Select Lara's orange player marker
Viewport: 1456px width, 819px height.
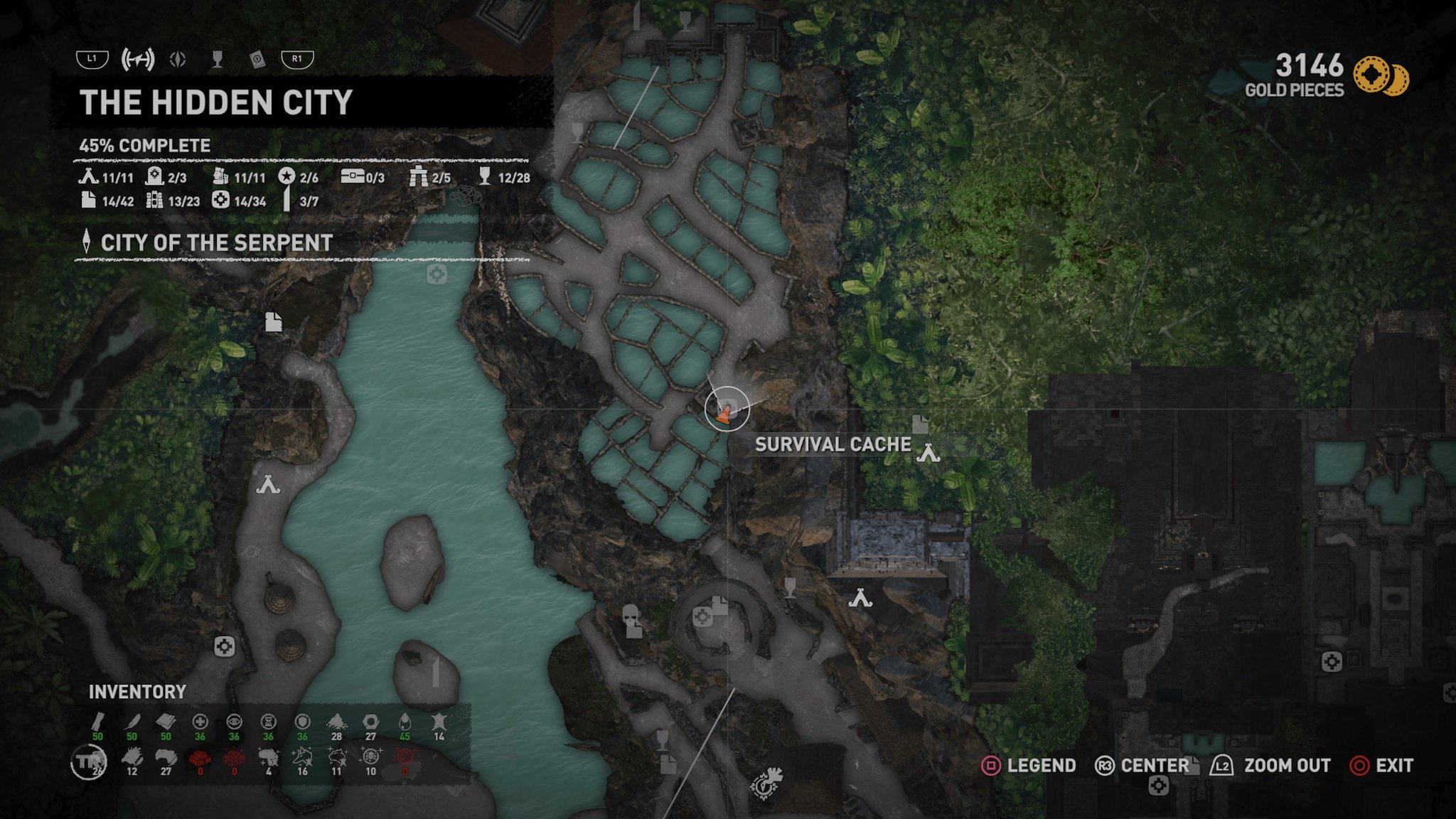tap(724, 412)
